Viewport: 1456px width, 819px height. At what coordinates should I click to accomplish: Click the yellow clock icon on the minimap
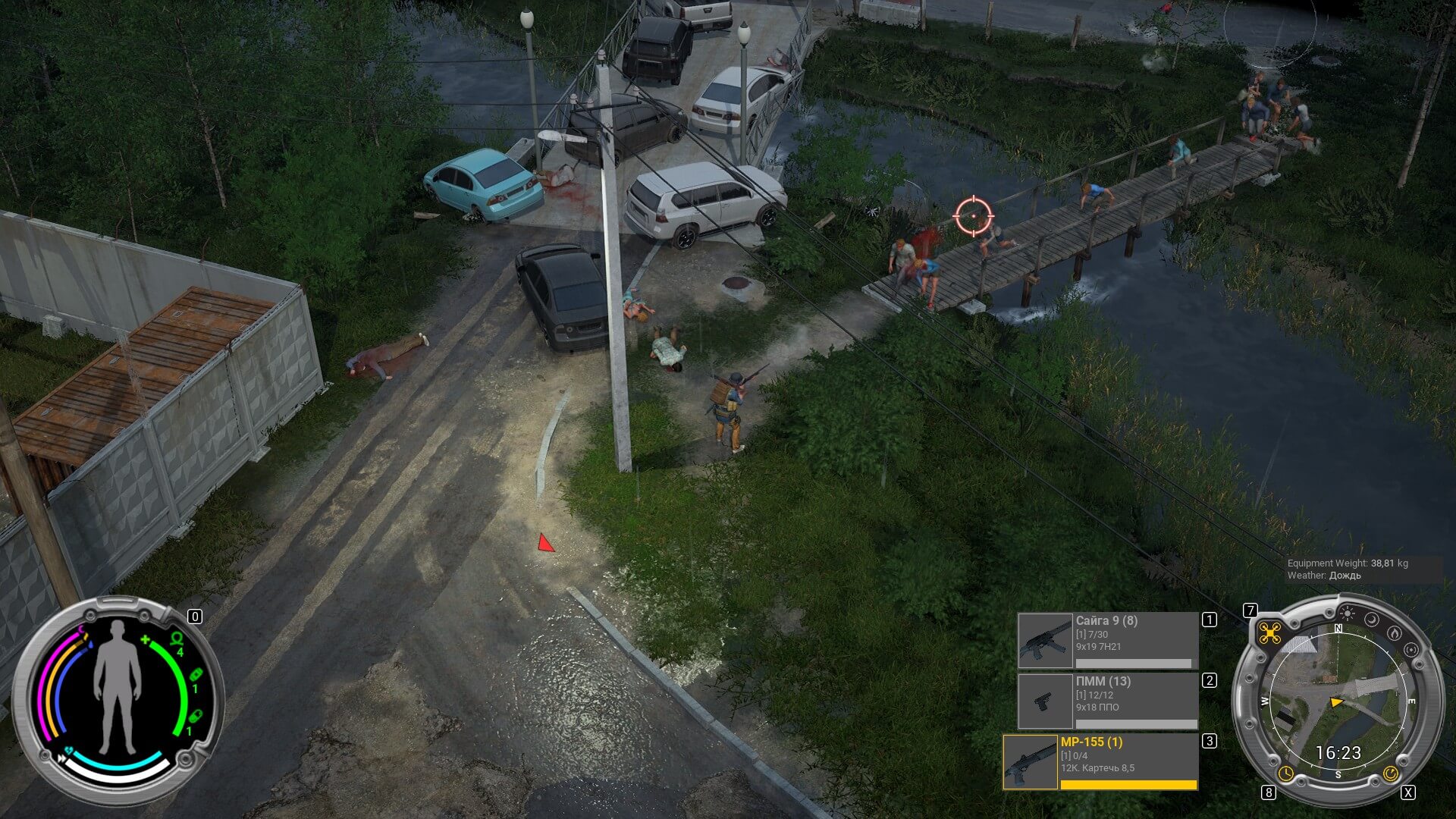point(1286,773)
